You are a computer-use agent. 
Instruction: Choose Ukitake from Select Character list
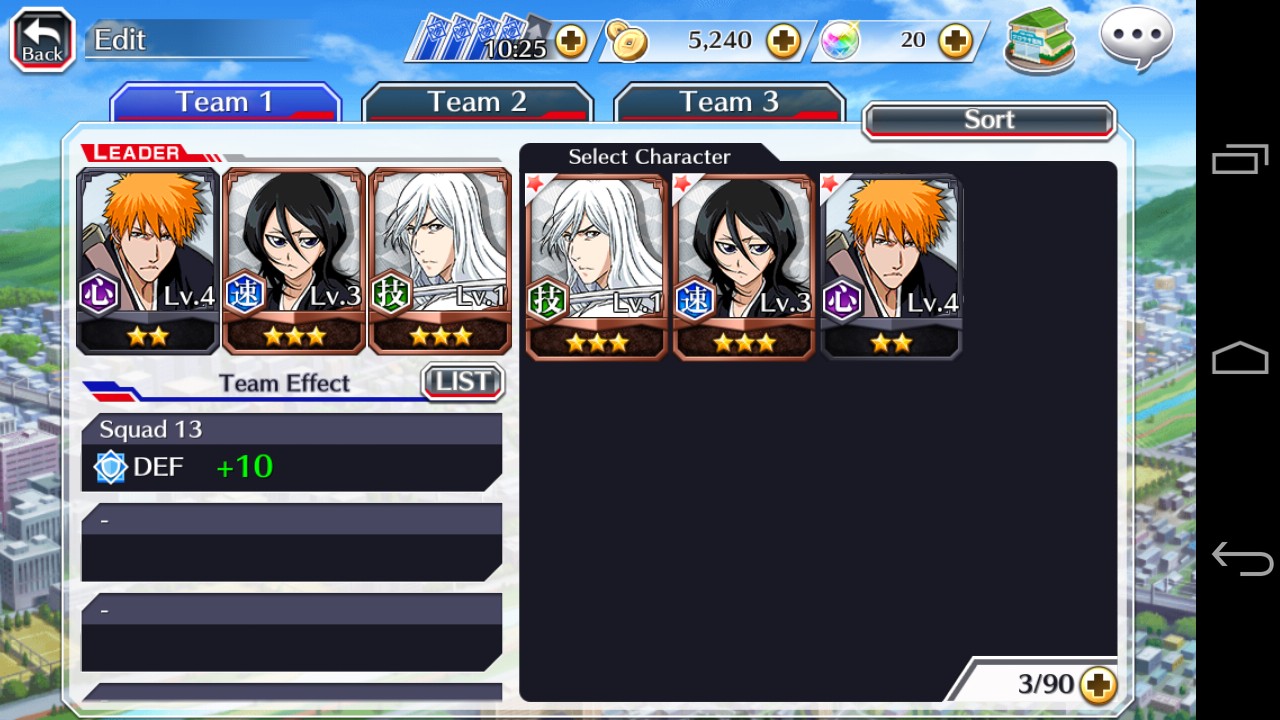pos(596,267)
